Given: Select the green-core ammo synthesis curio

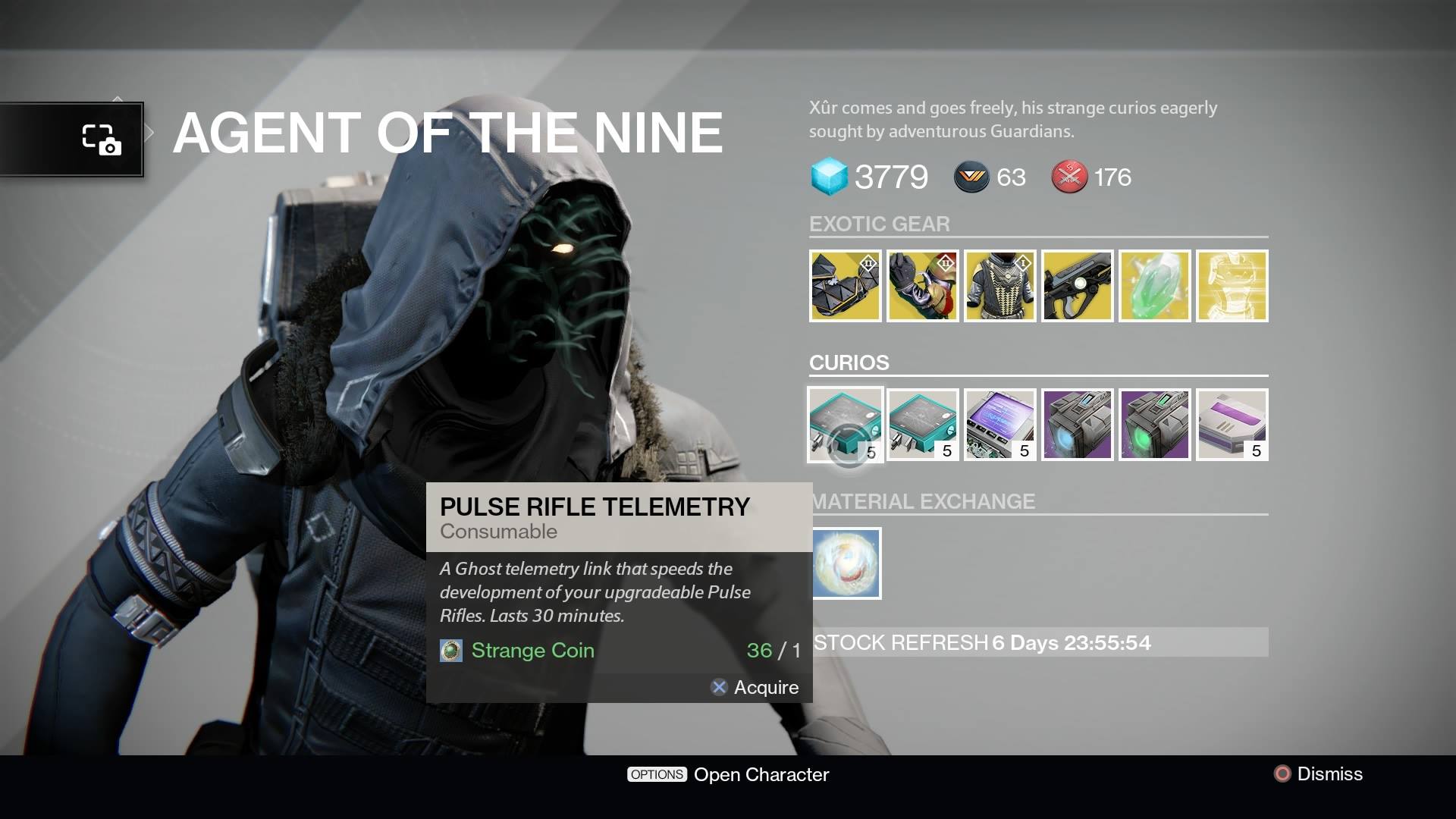Looking at the screenshot, I should tap(1154, 424).
